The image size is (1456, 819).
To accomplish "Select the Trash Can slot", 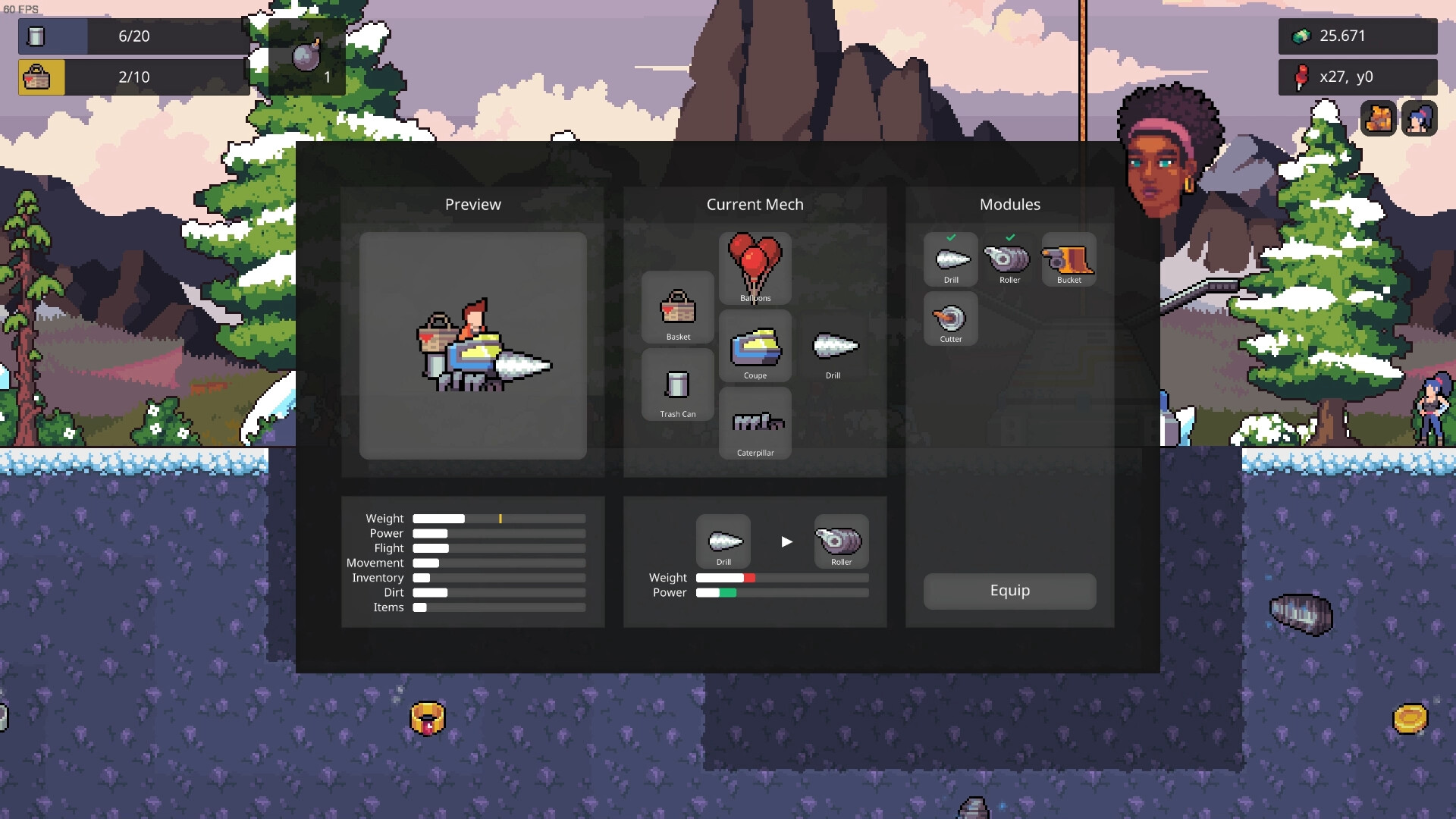I will pos(677,384).
